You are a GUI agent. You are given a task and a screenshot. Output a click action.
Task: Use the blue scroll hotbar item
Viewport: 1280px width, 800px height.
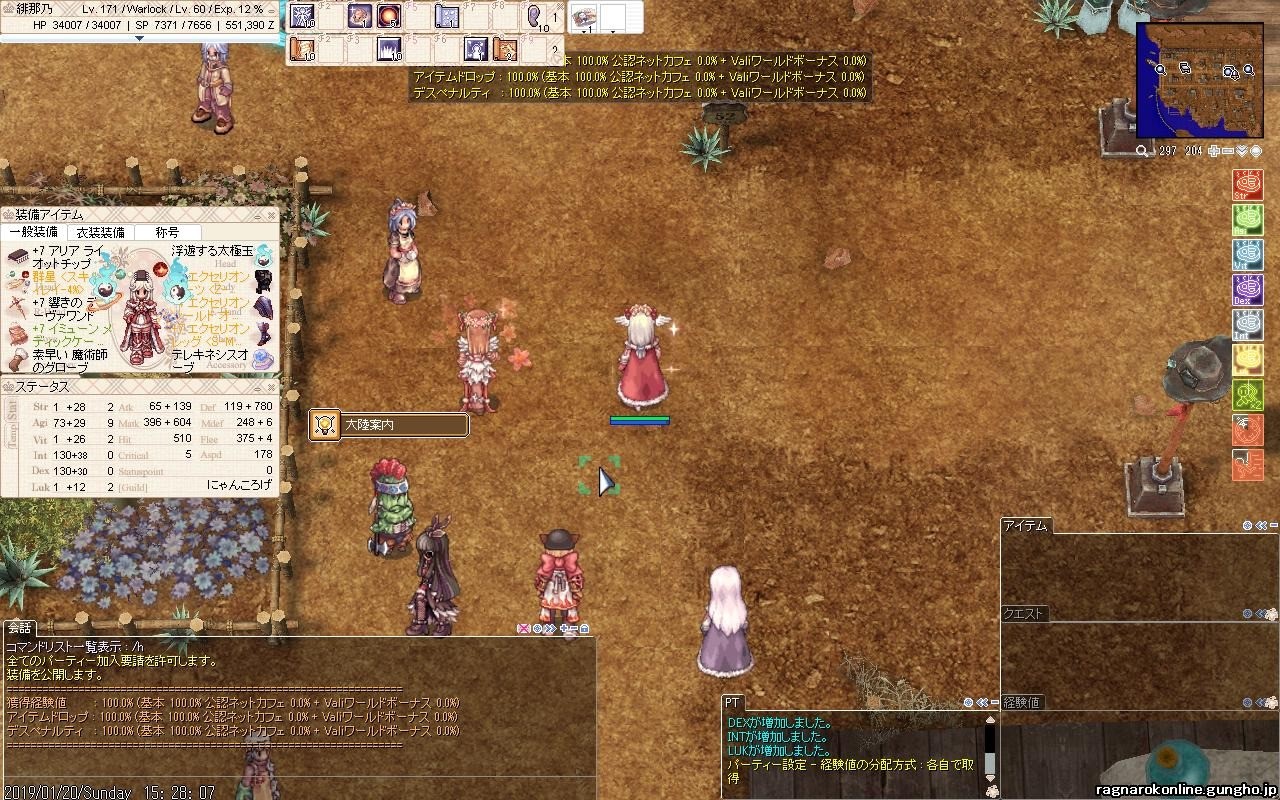[x=447, y=16]
